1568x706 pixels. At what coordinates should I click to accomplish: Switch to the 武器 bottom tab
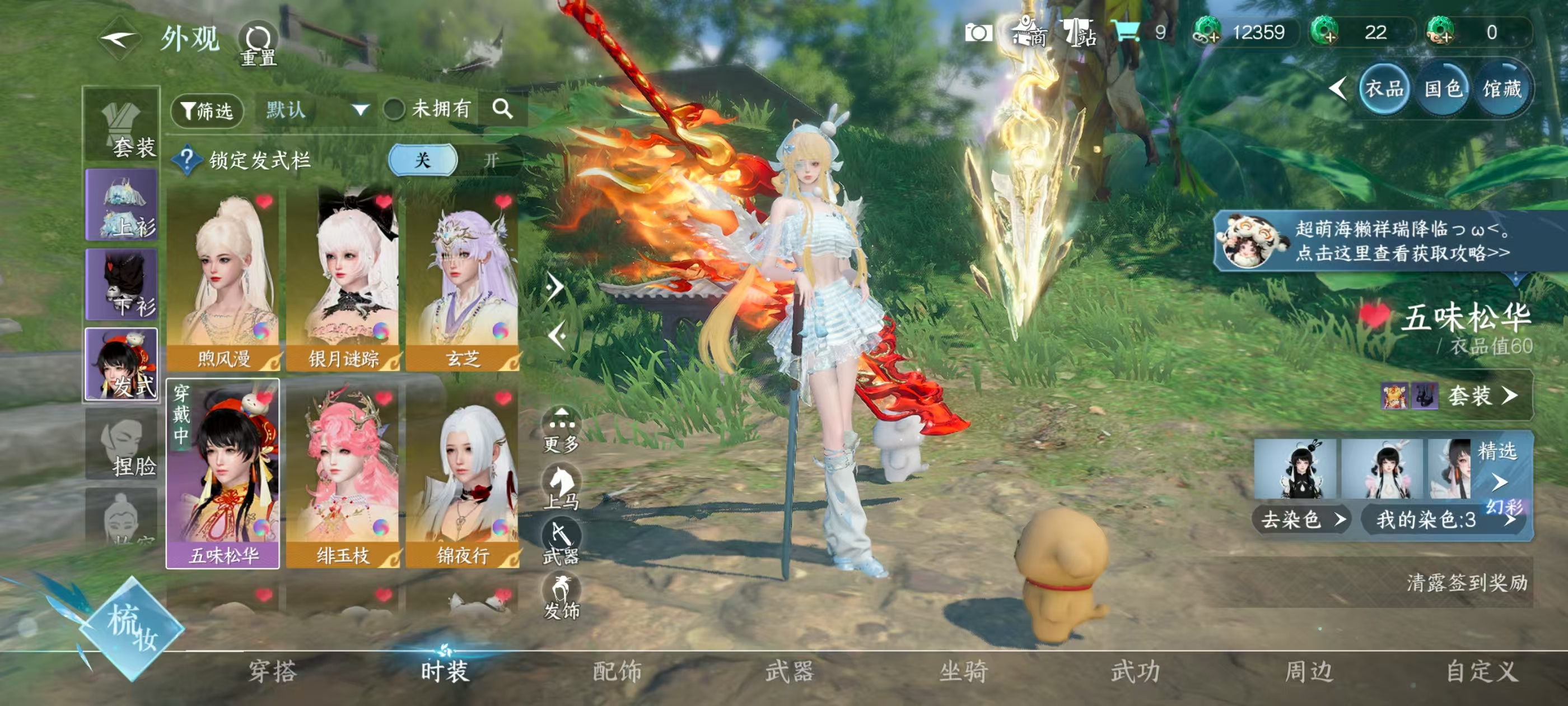pyautogui.click(x=790, y=672)
